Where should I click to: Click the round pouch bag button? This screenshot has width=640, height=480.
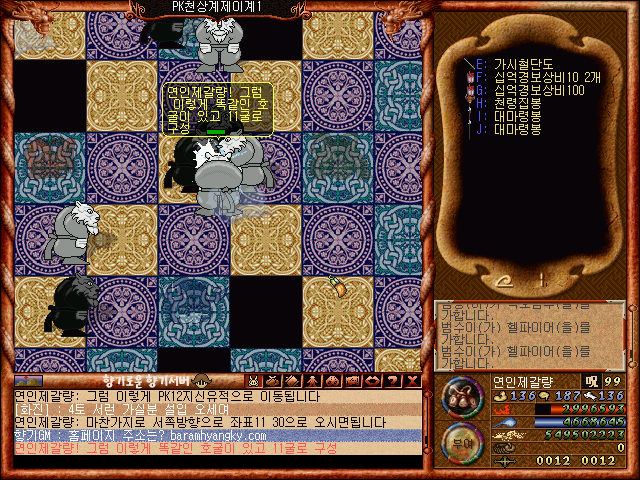(461, 398)
